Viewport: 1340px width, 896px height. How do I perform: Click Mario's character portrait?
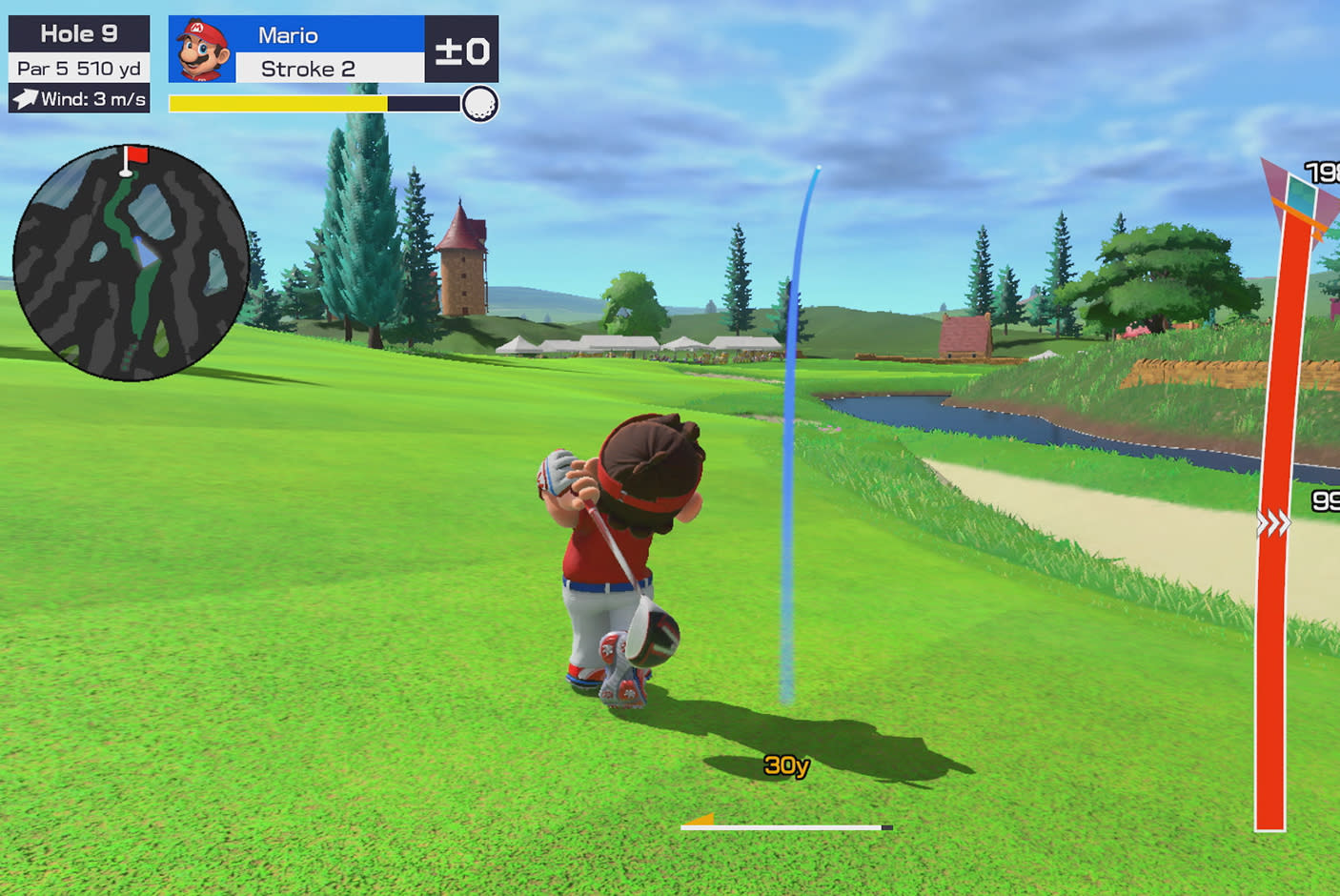tap(202, 50)
